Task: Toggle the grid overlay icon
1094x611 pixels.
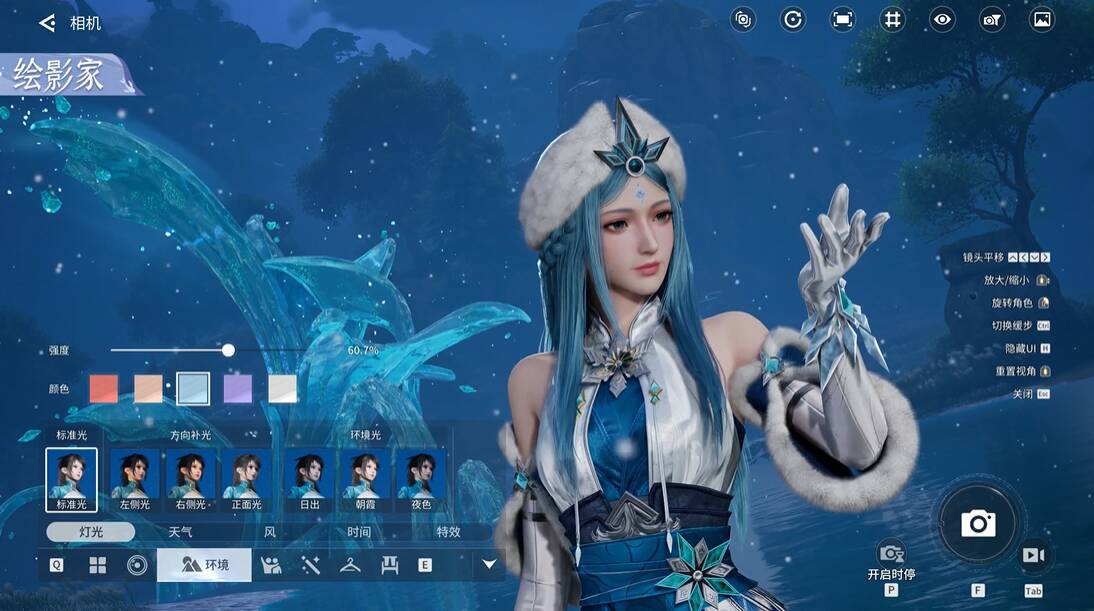Action: pyautogui.click(x=892, y=19)
